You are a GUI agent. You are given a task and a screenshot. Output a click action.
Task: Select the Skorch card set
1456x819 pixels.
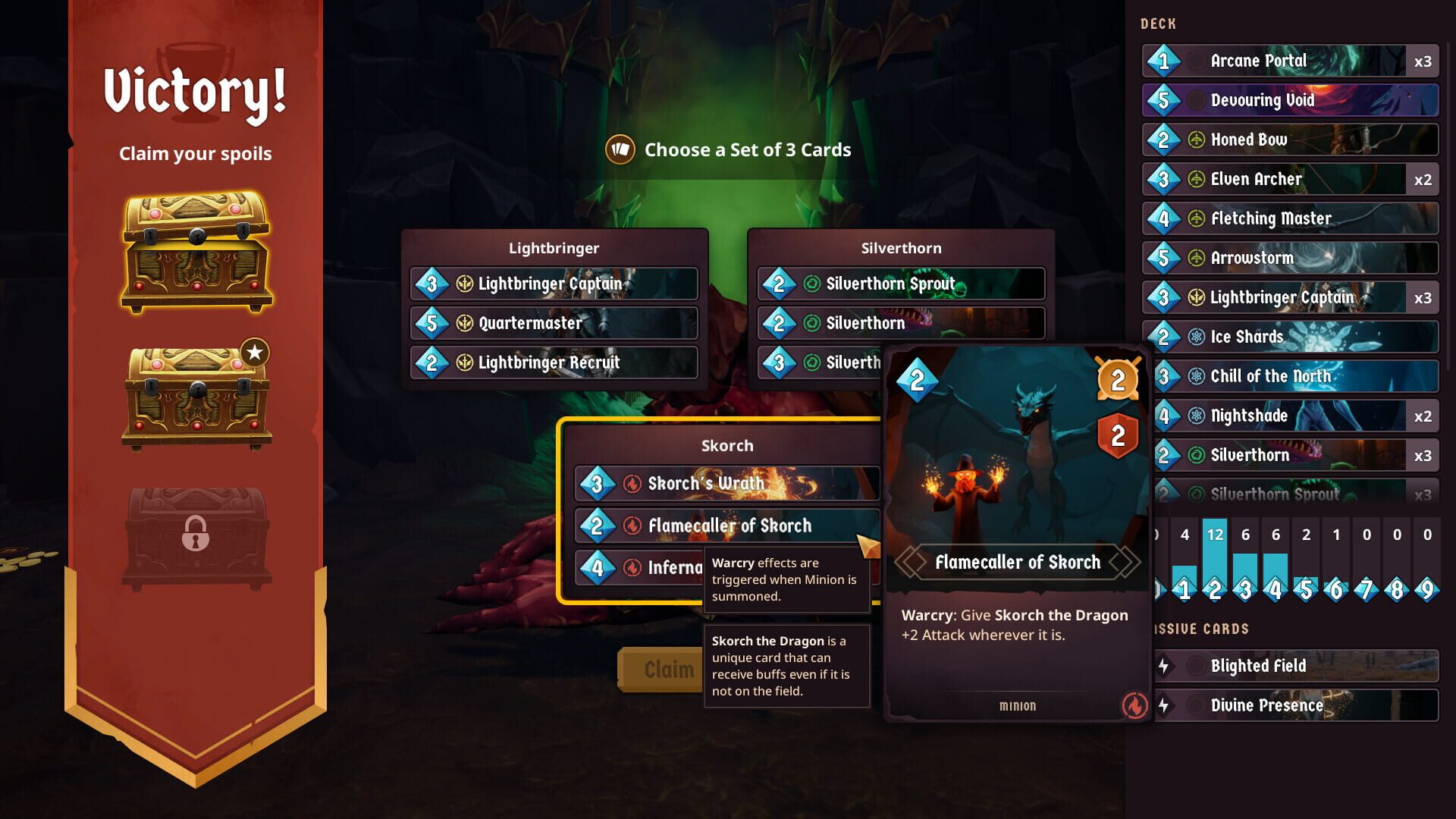click(726, 446)
